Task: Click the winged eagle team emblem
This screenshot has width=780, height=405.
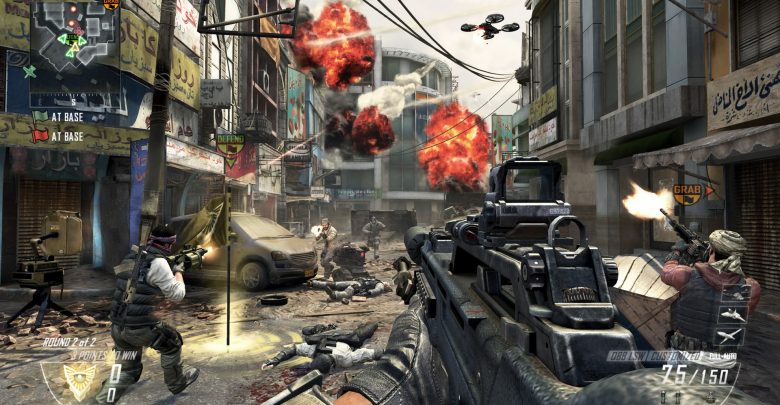Action: pos(78,378)
